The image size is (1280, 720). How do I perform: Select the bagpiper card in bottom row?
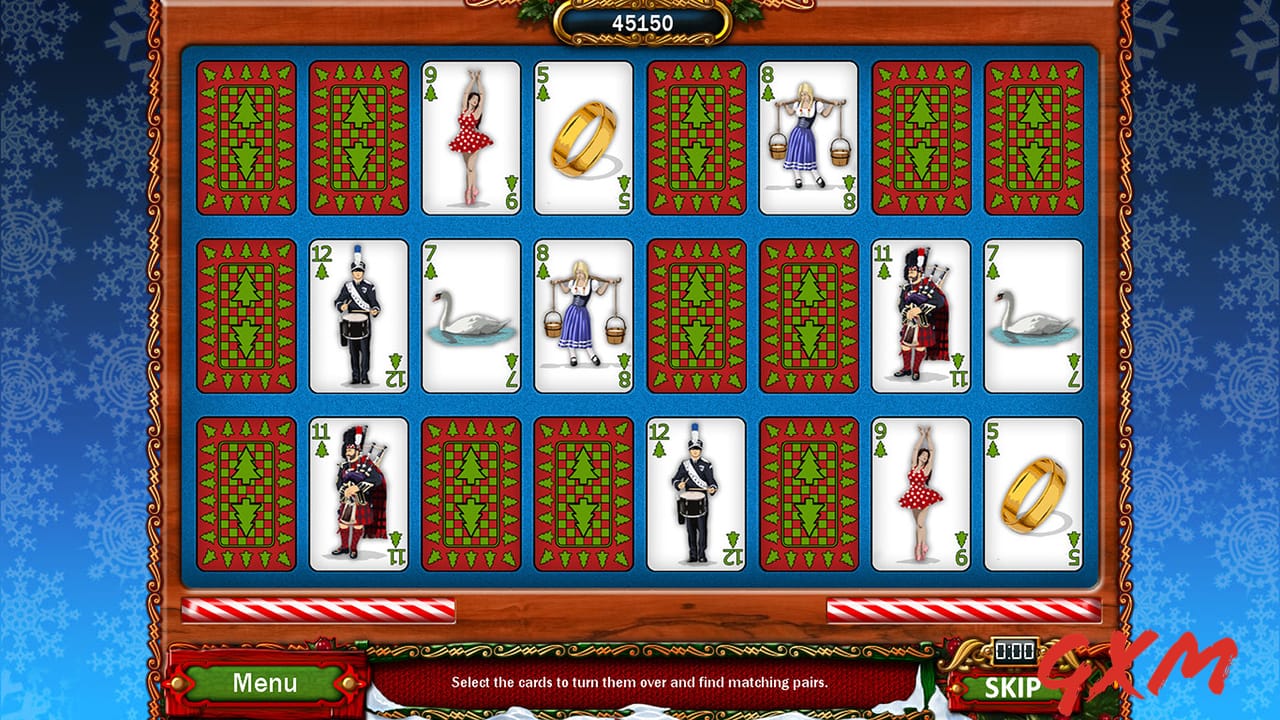click(x=357, y=492)
